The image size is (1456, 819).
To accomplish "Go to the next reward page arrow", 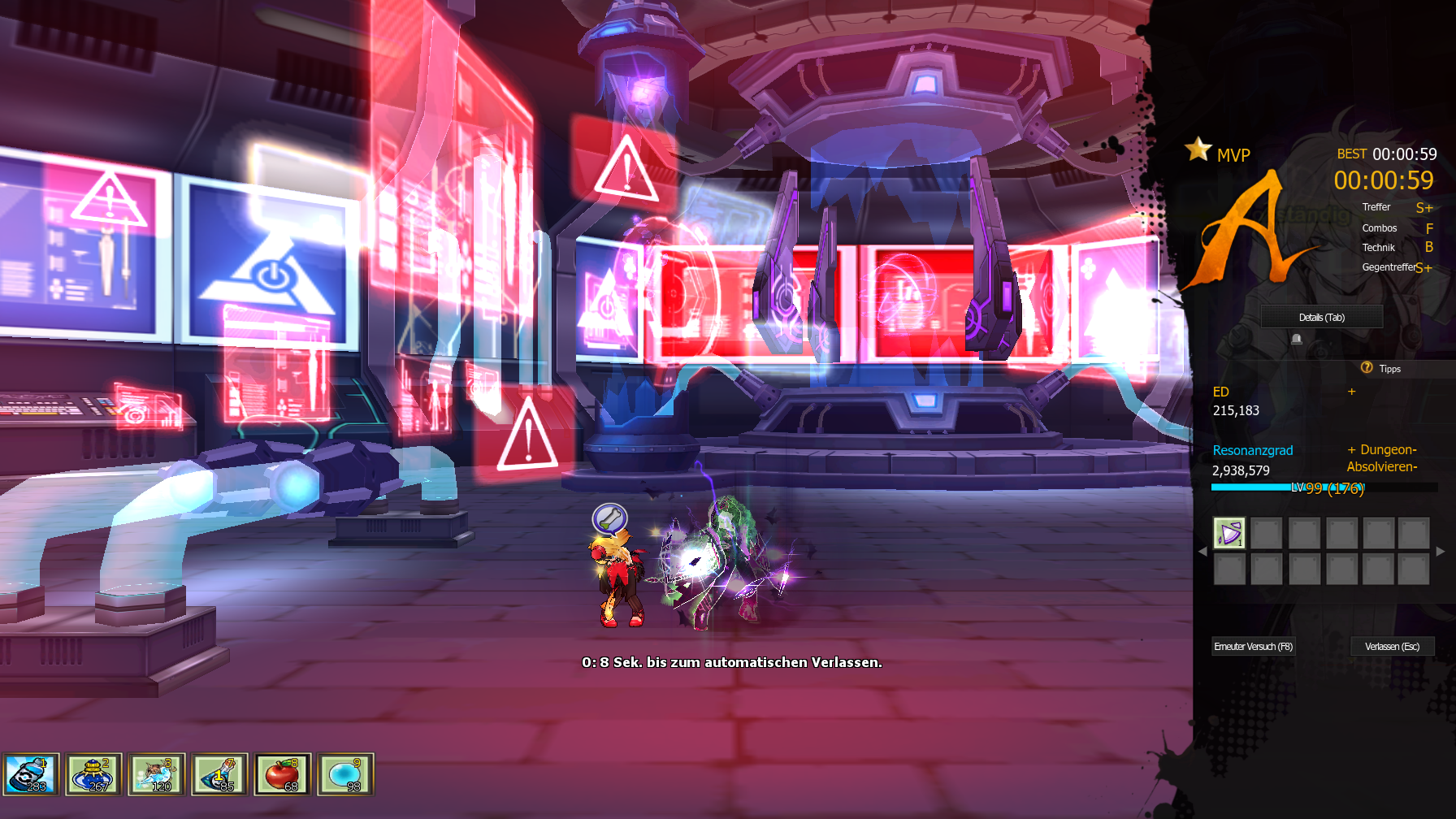I will click(x=1441, y=551).
